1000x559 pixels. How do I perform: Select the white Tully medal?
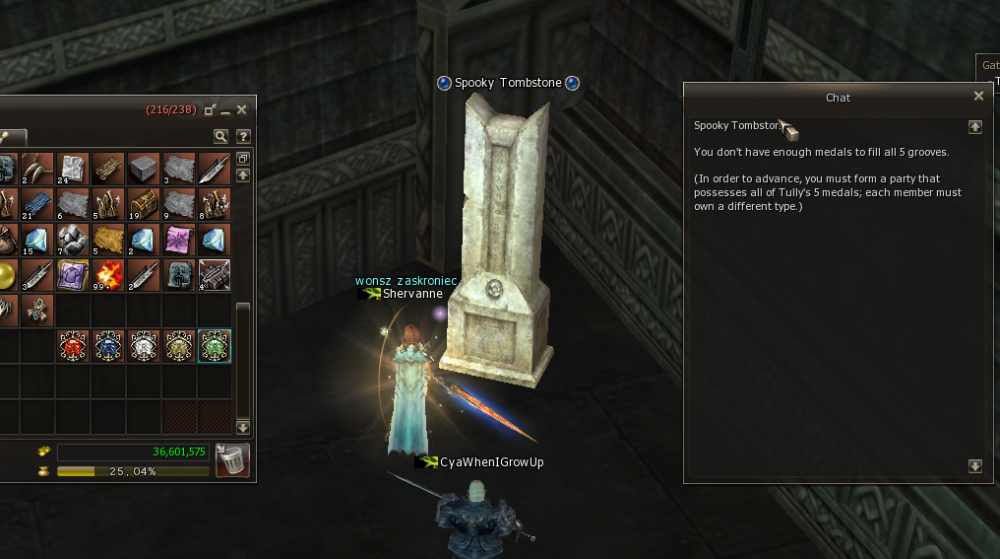144,345
